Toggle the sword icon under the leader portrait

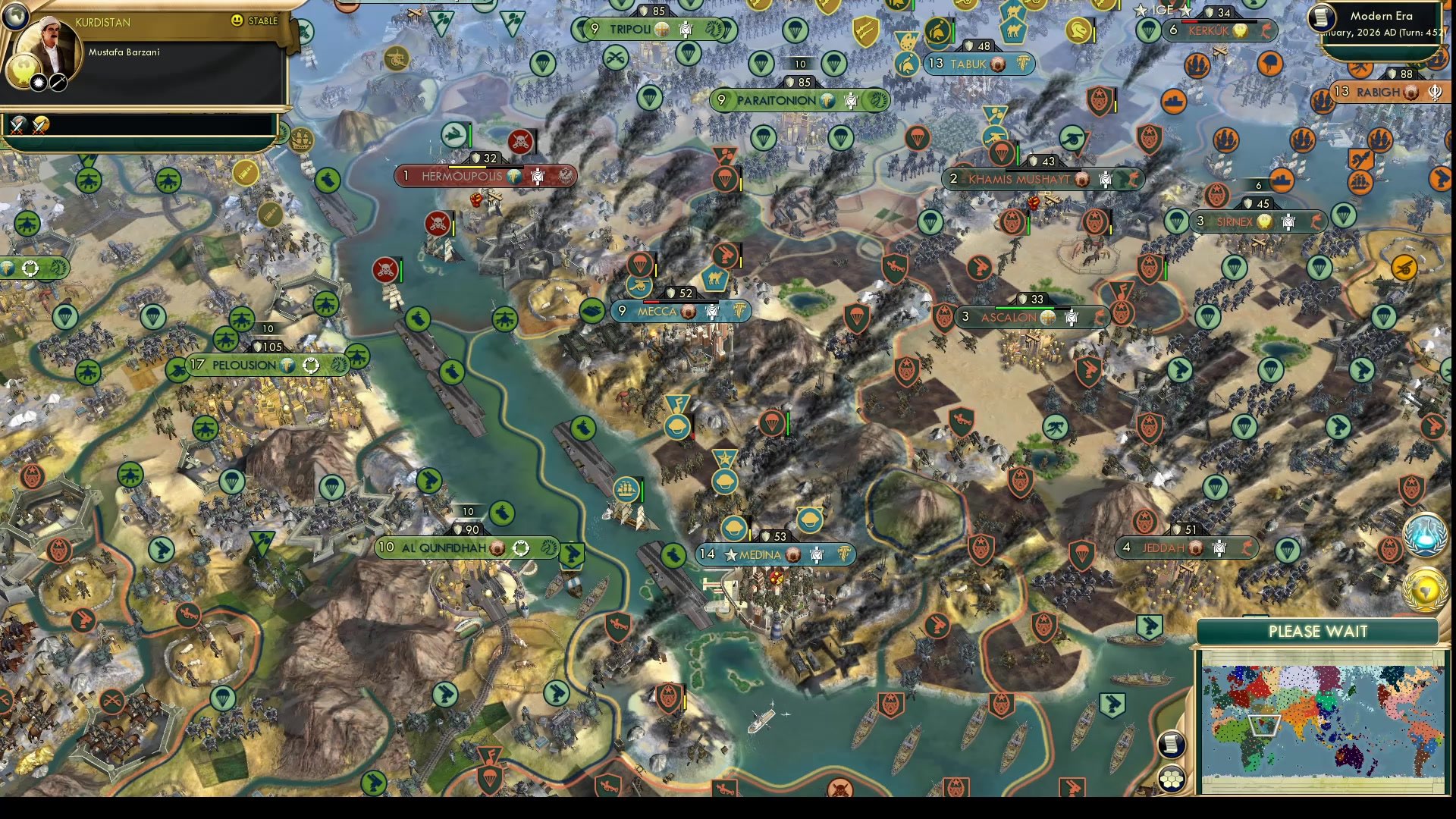tap(58, 83)
